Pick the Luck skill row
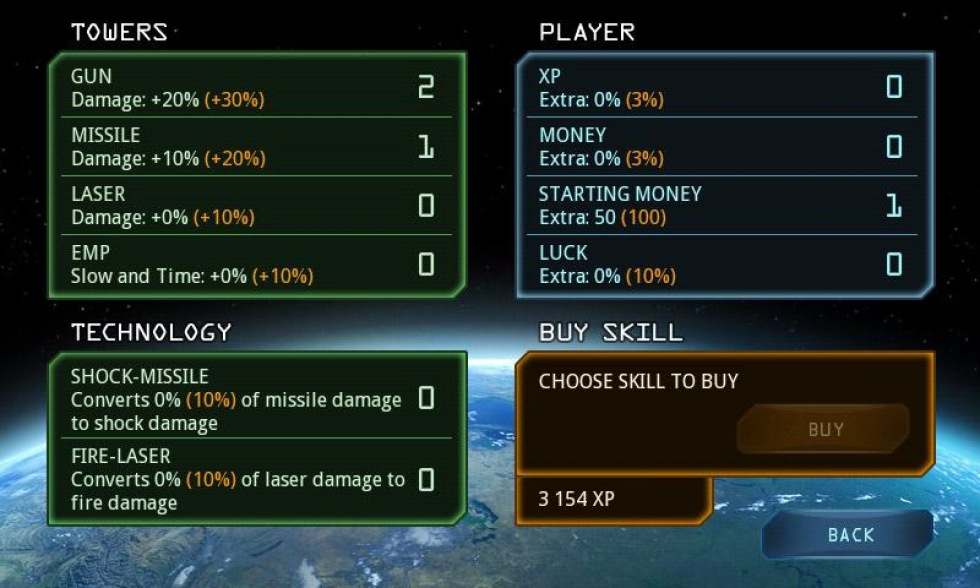The image size is (980, 588). click(724, 264)
